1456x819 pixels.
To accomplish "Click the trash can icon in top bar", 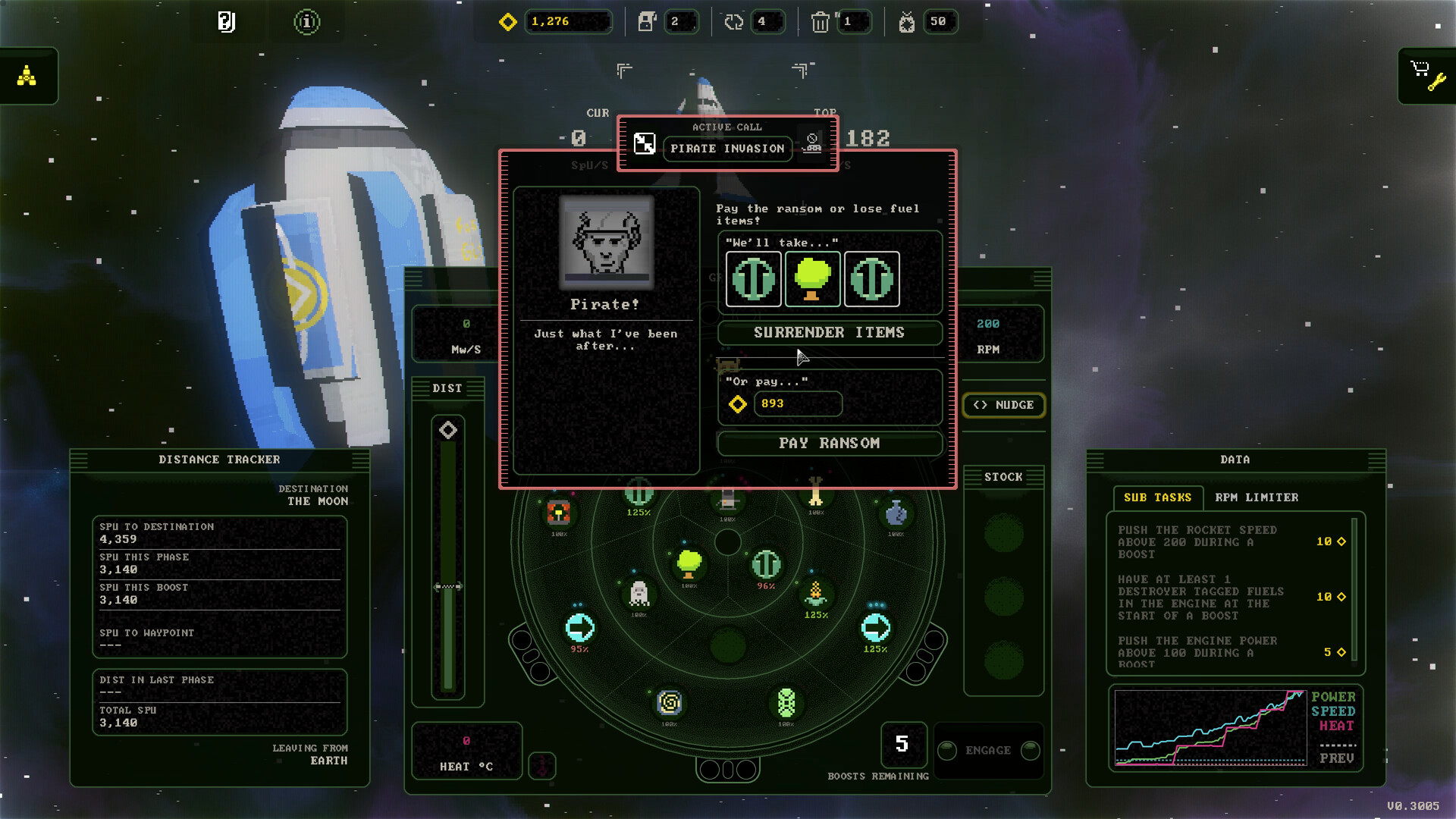I will coord(820,22).
